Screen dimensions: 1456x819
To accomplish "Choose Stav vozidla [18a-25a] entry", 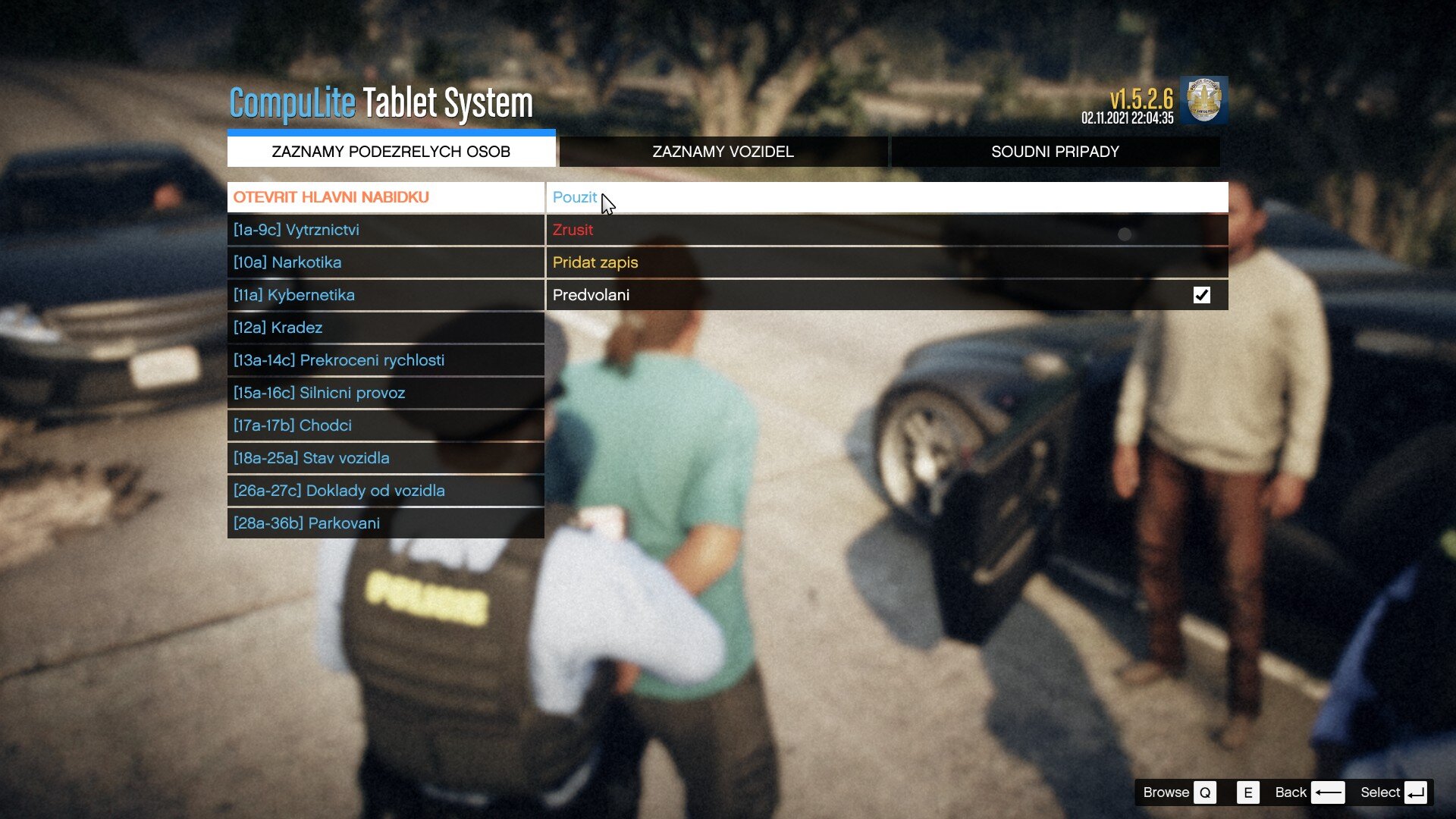I will pos(385,458).
